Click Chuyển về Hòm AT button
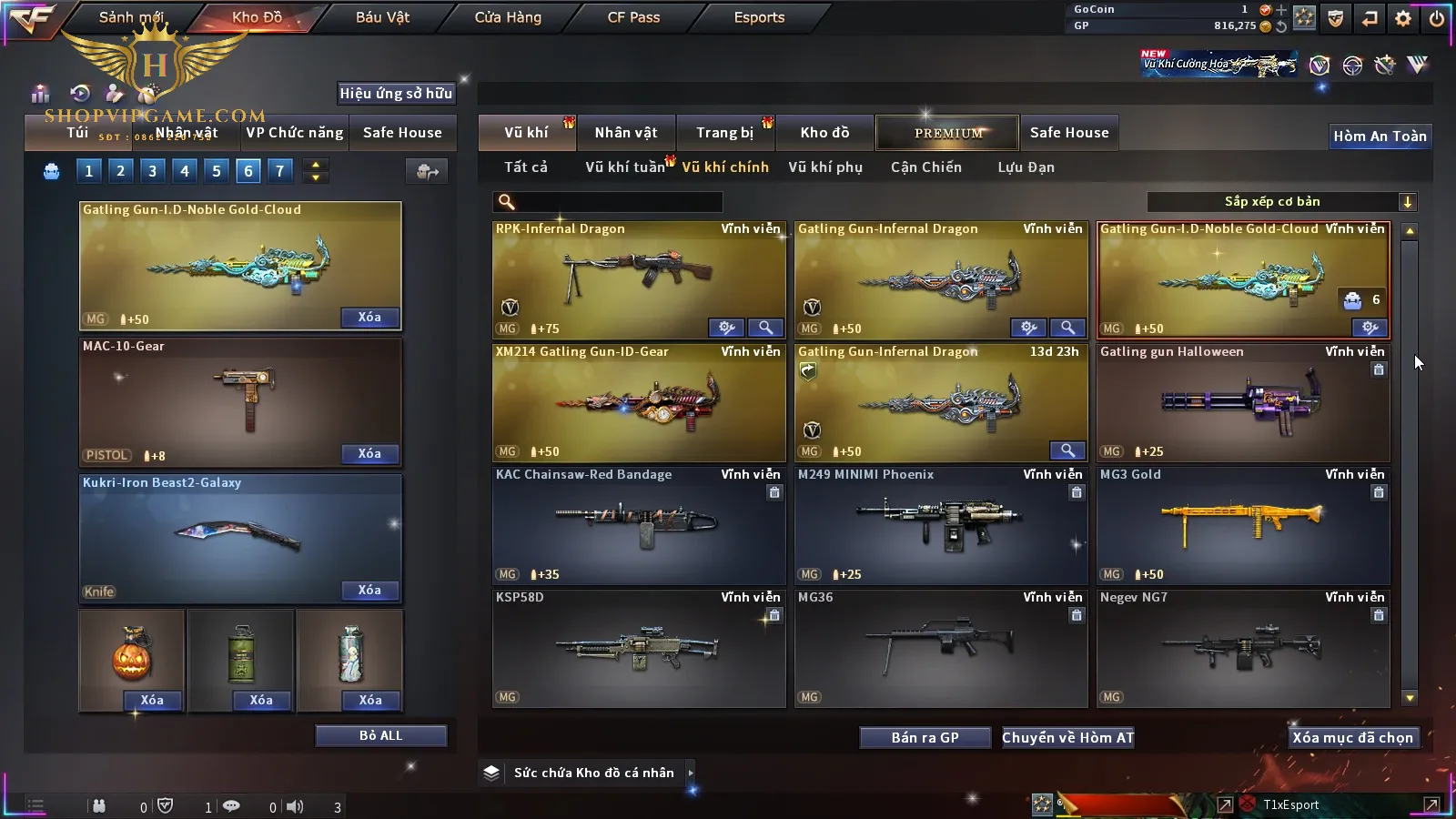The width and height of the screenshot is (1456, 819). tap(1067, 738)
